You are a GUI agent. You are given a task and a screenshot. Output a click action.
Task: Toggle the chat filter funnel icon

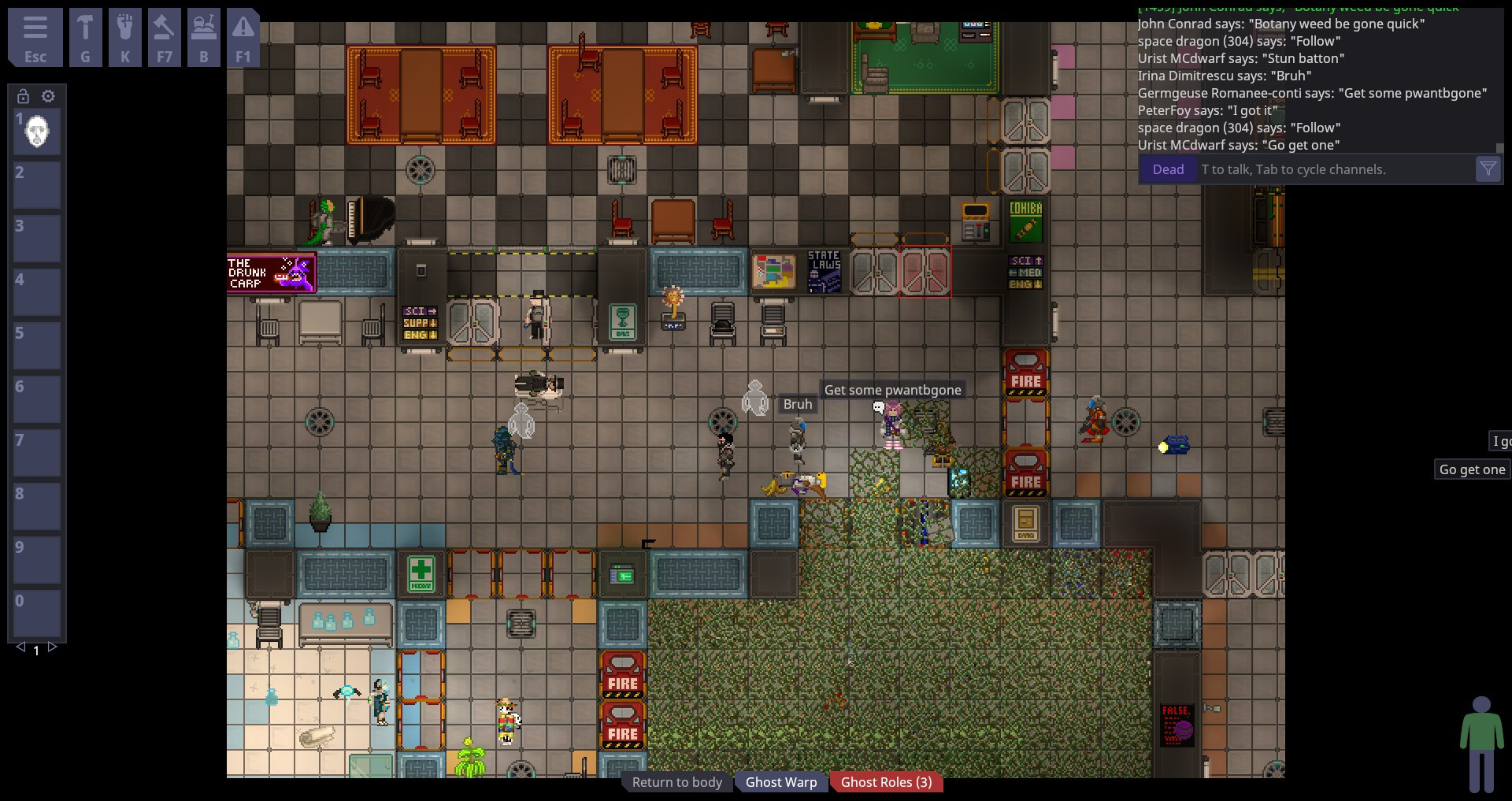coord(1488,169)
